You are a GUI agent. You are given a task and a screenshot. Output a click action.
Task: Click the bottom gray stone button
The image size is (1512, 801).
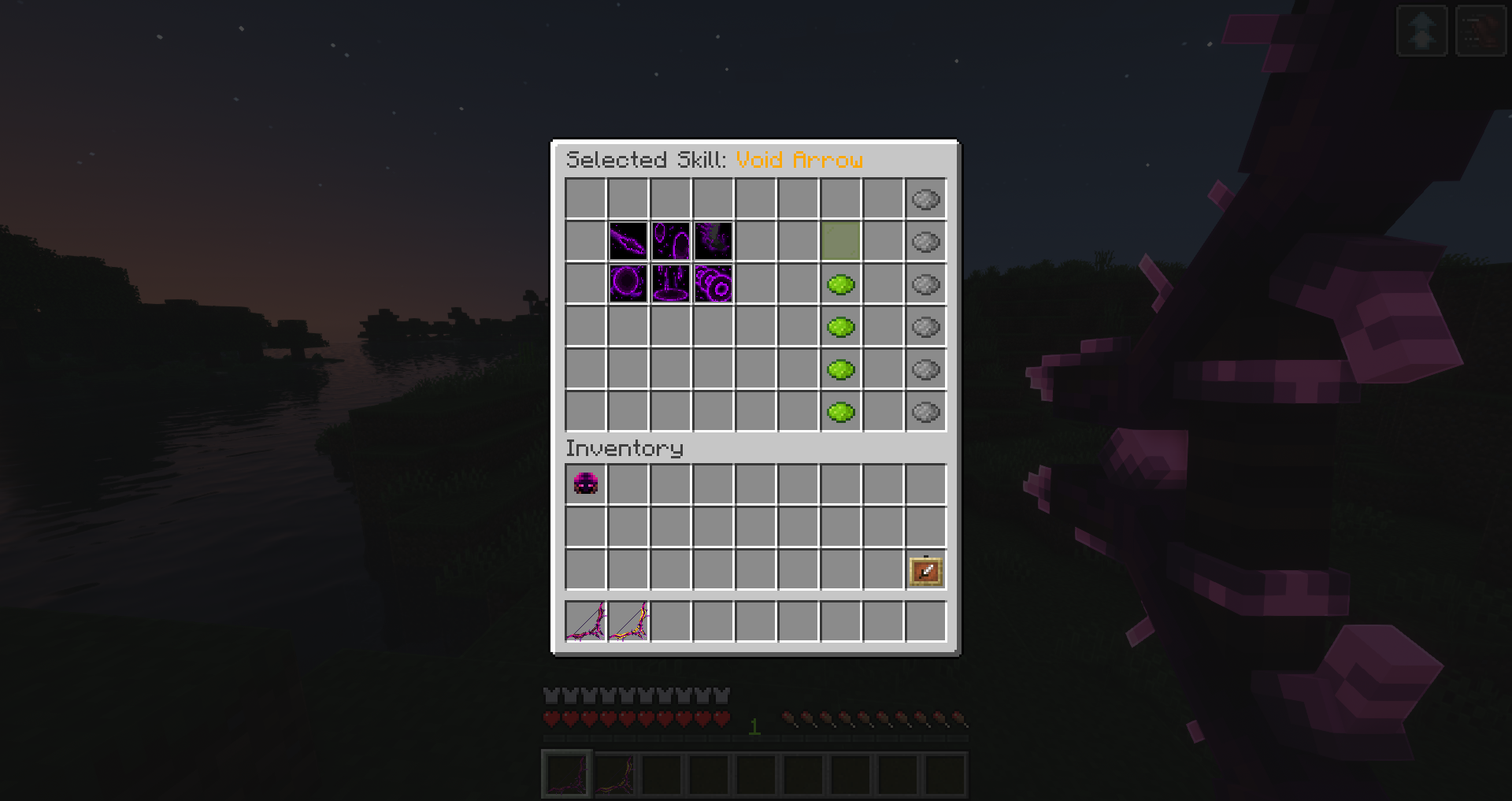(925, 410)
